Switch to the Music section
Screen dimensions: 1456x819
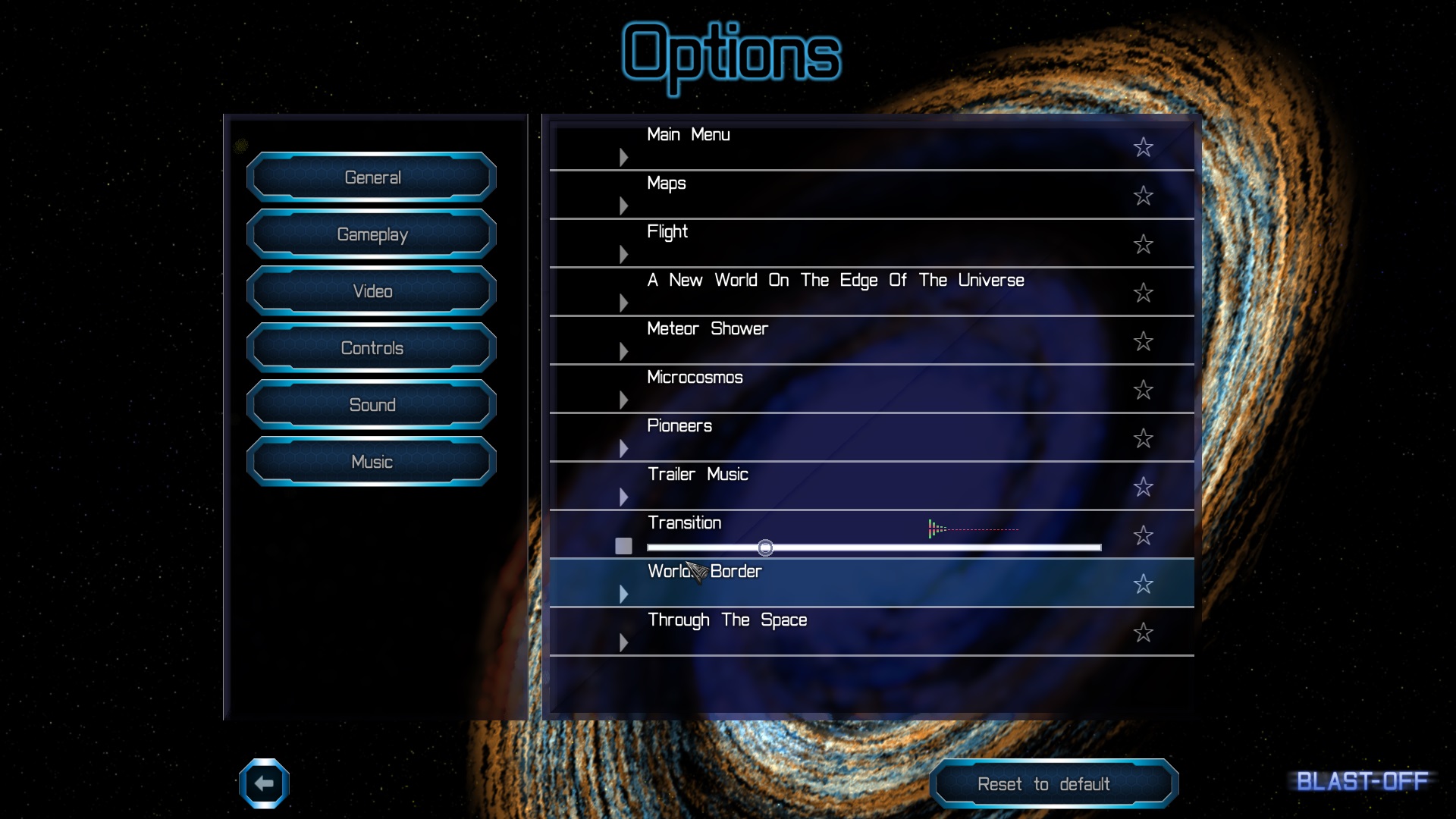coord(372,462)
